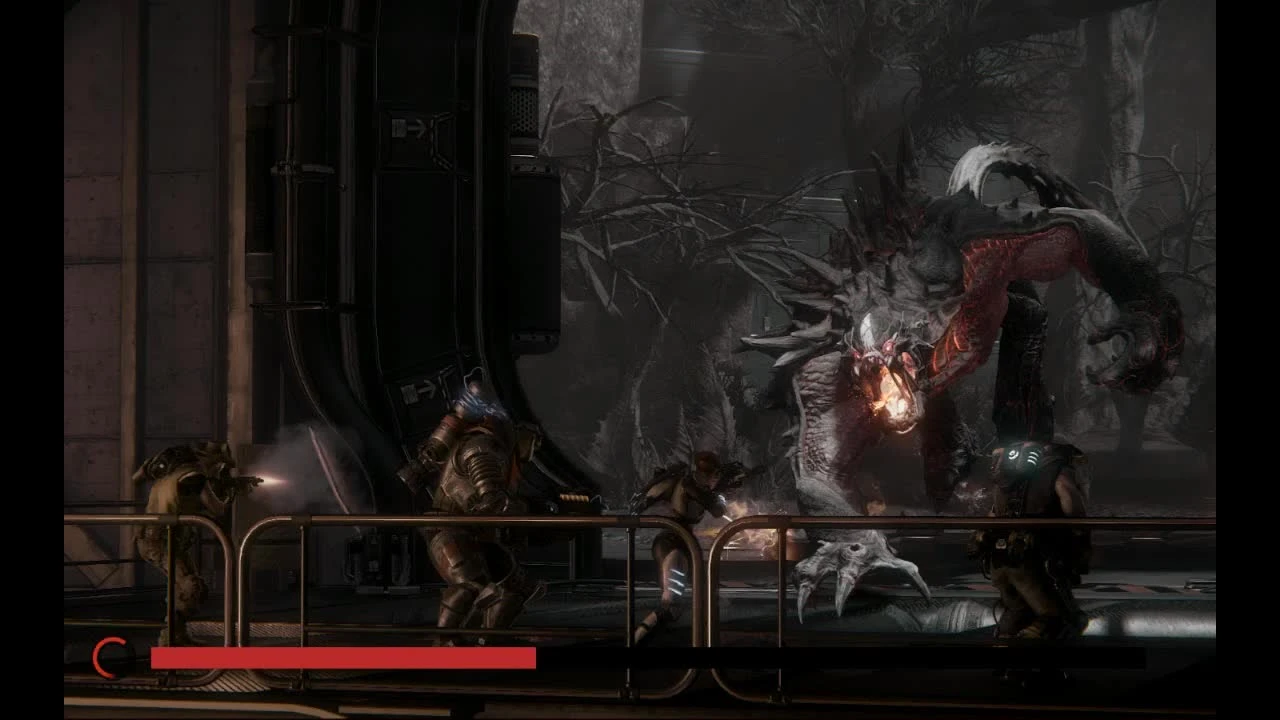This screenshot has height=720, width=1280.
Task: Click the vent grille icon panel on the machinery
Action: click(522, 110)
